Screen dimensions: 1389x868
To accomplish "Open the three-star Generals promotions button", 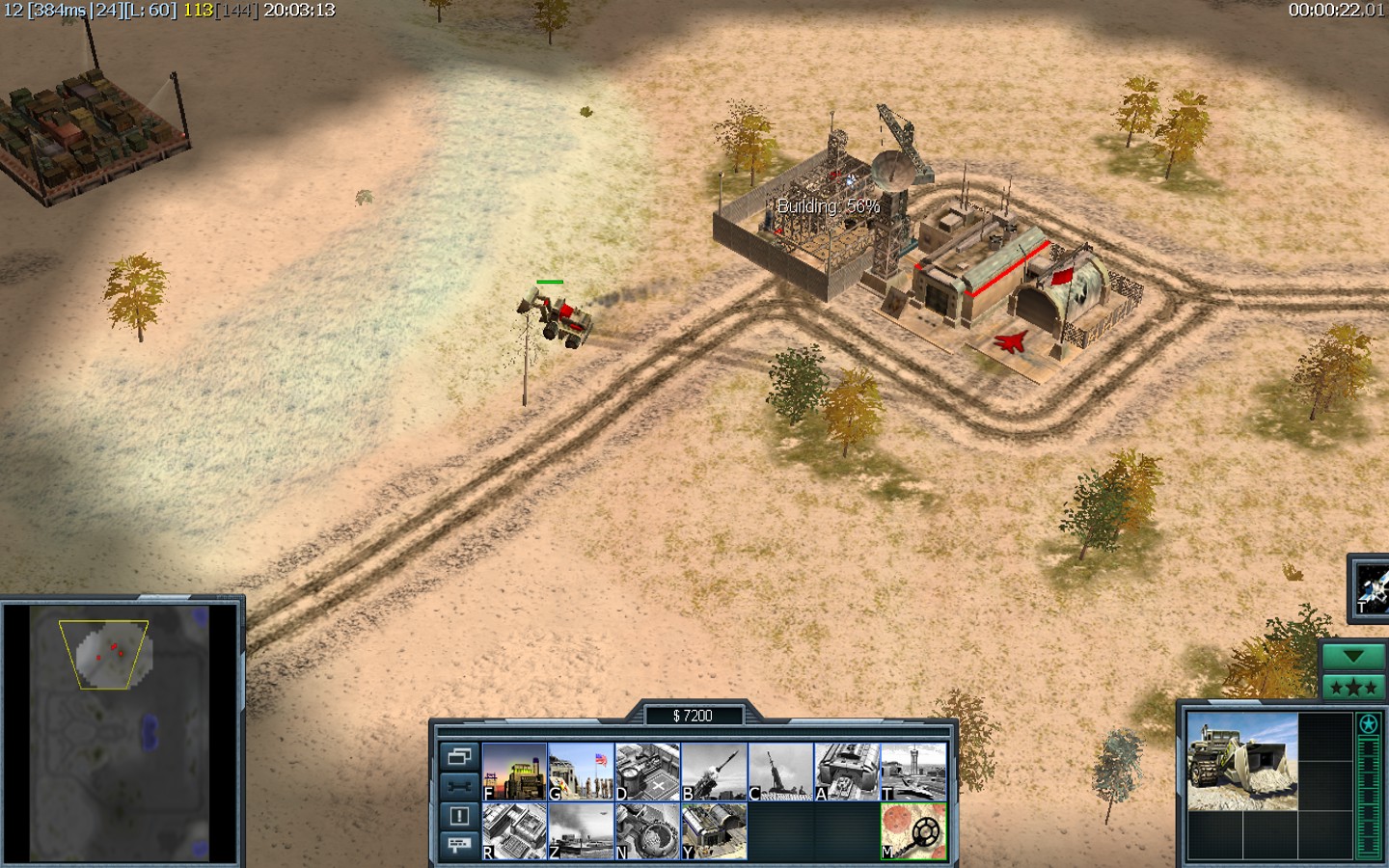I will [x=1353, y=688].
